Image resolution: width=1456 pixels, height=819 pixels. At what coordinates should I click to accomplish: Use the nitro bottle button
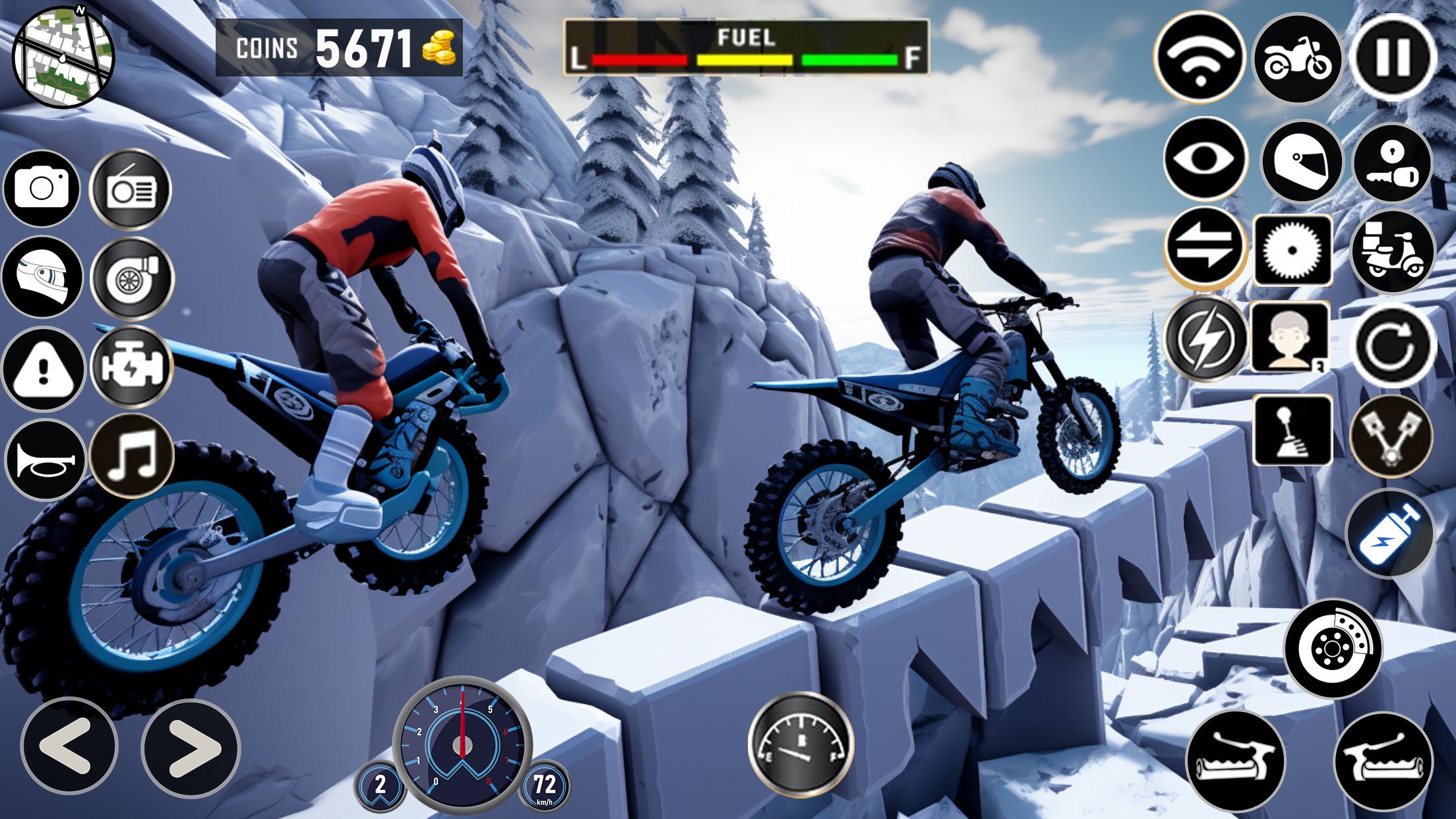point(1390,533)
